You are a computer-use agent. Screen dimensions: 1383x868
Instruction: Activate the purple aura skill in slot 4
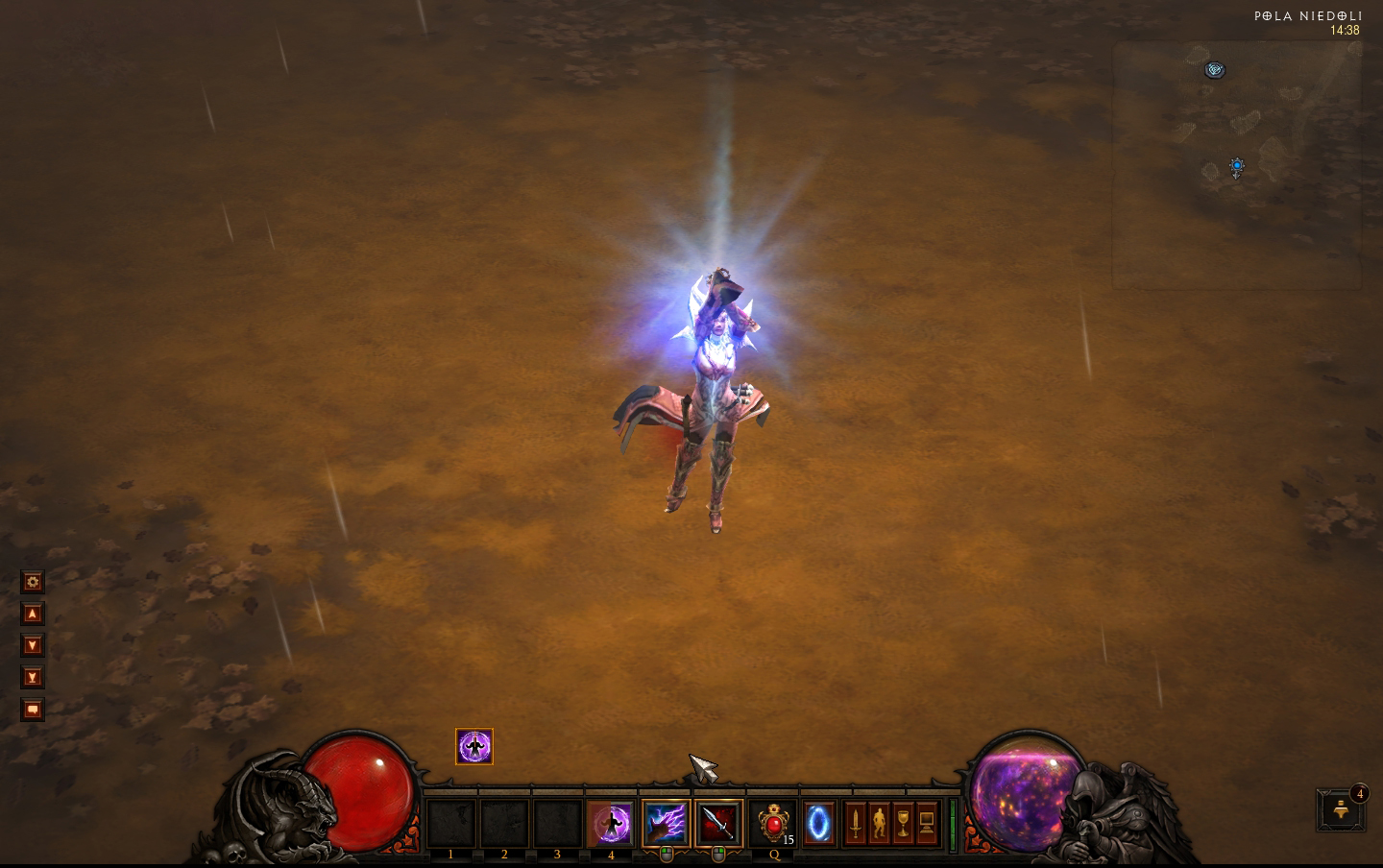(x=610, y=823)
